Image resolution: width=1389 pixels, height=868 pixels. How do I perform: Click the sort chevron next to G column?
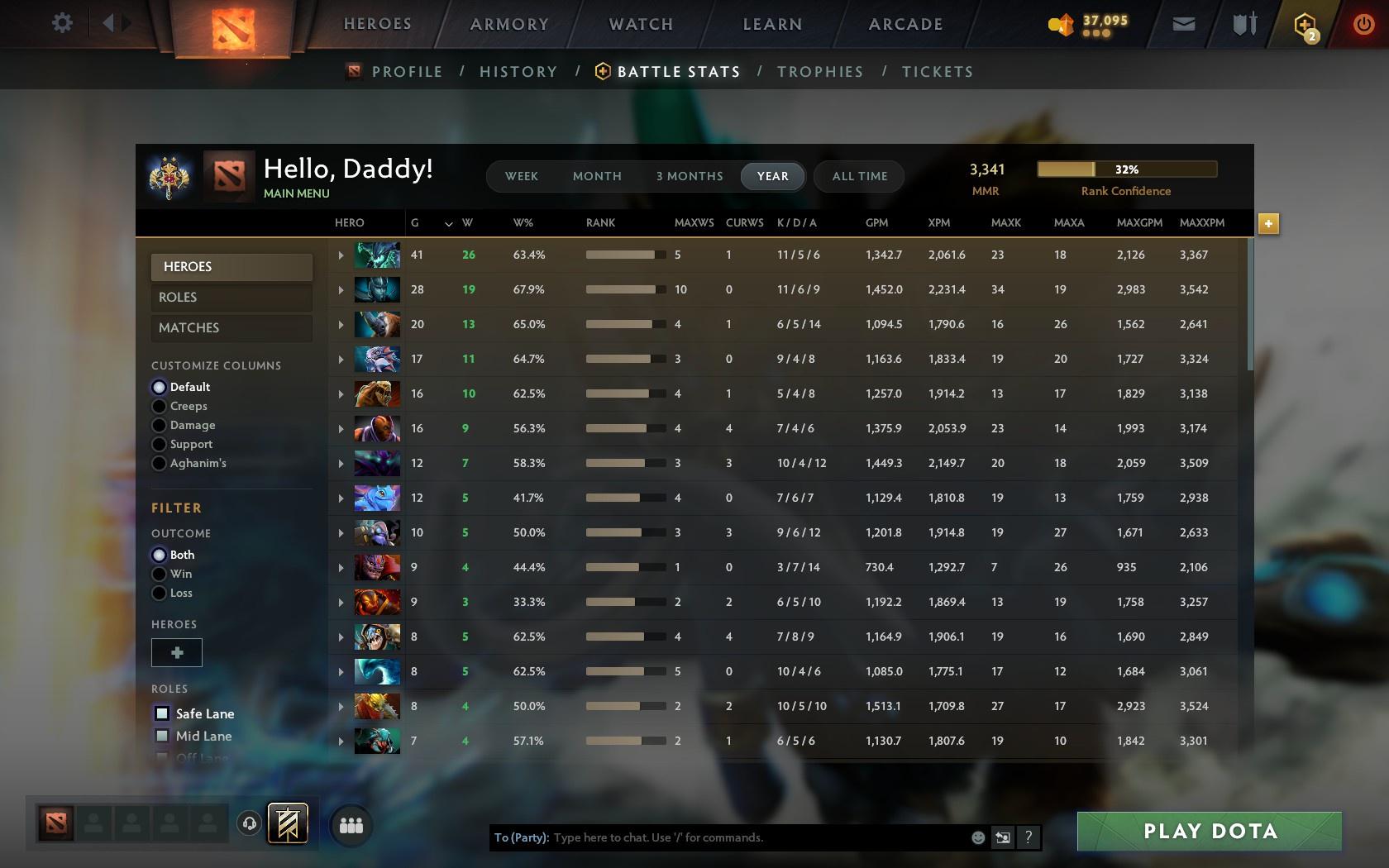point(448,223)
